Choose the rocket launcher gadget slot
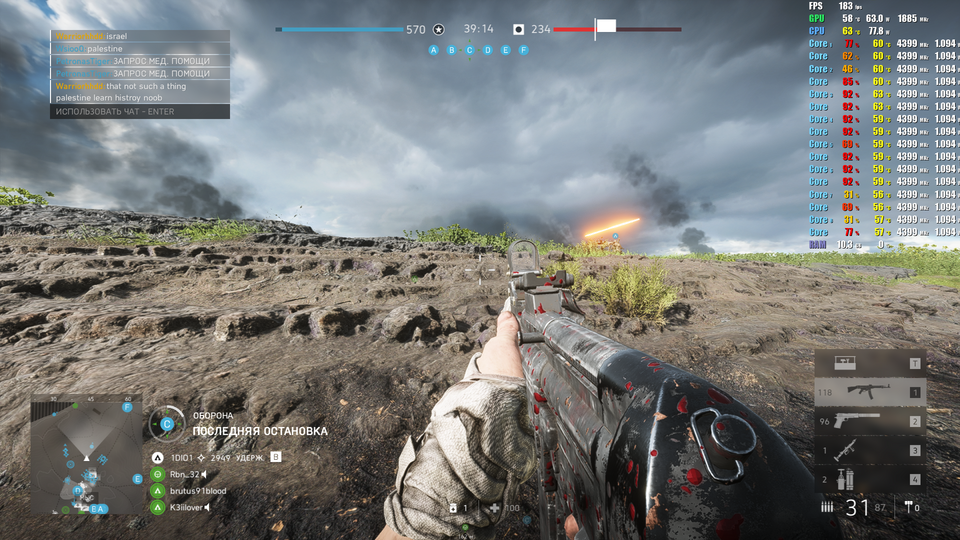This screenshot has height=540, width=960. click(x=868, y=450)
